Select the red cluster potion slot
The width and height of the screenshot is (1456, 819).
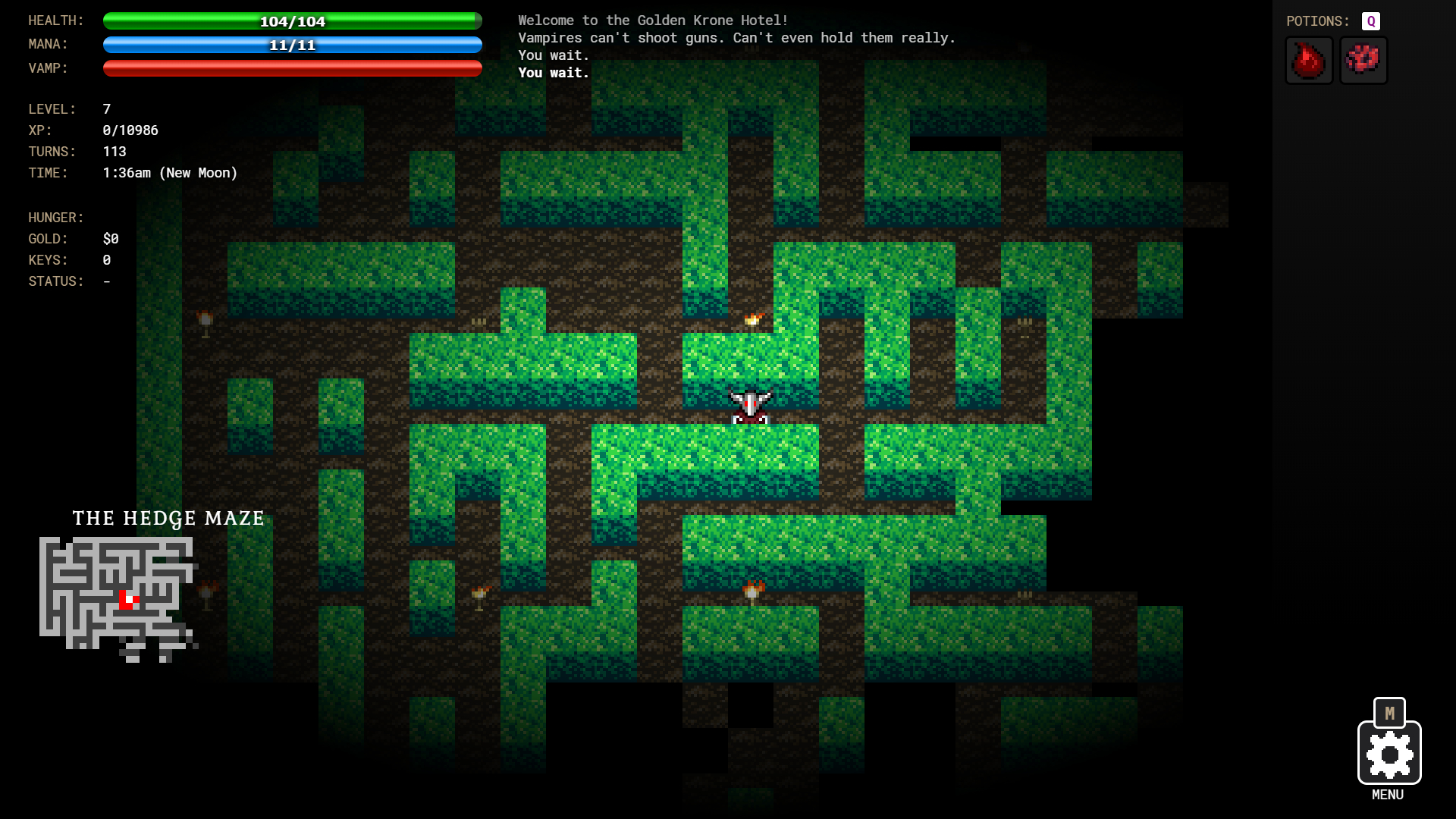(x=1363, y=61)
